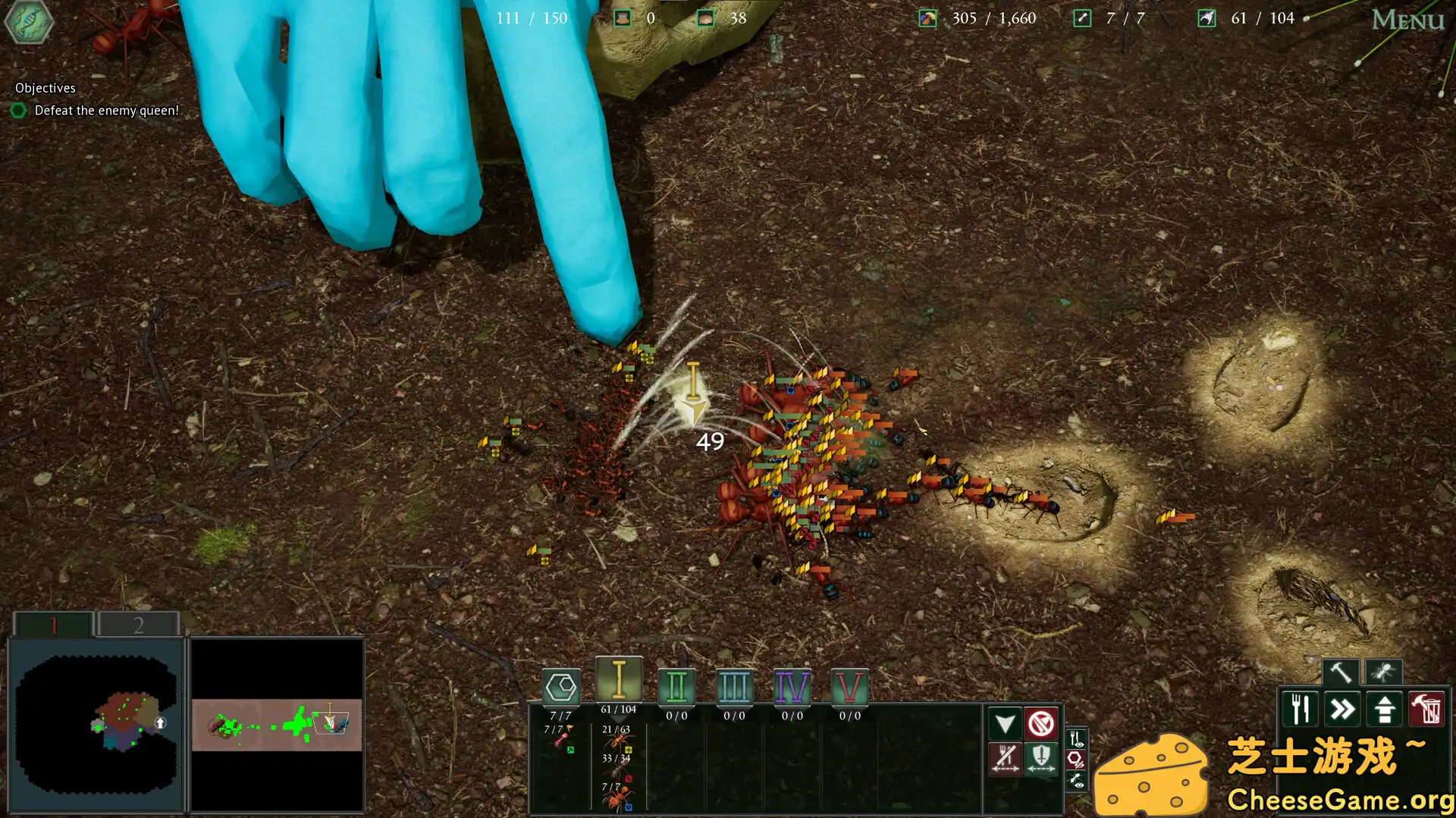Toggle the food visibility eye icon

click(1075, 738)
